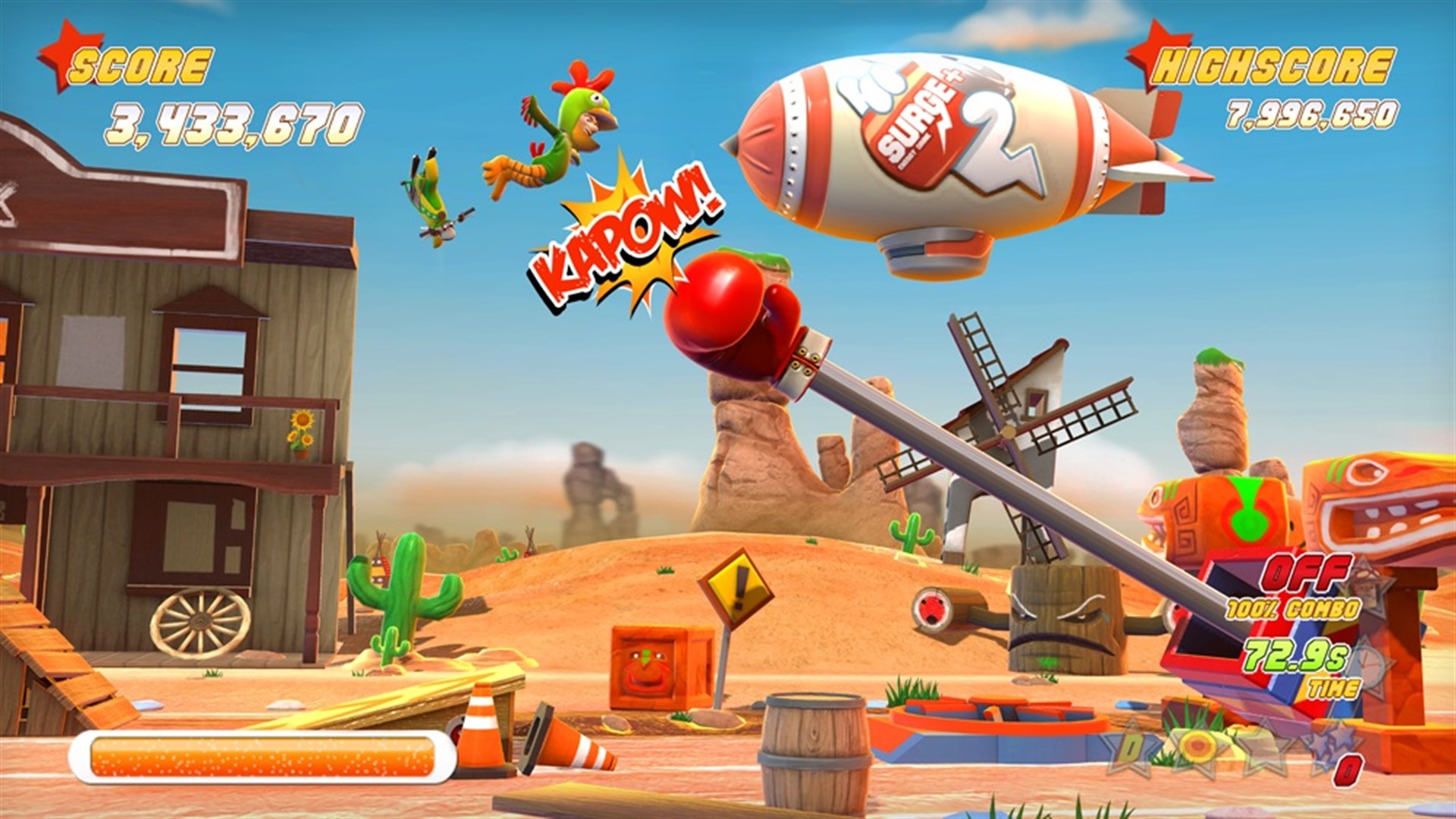Screen dimensions: 1456x819
Task: Expand the red zero counter panel
Action: pos(1348,771)
